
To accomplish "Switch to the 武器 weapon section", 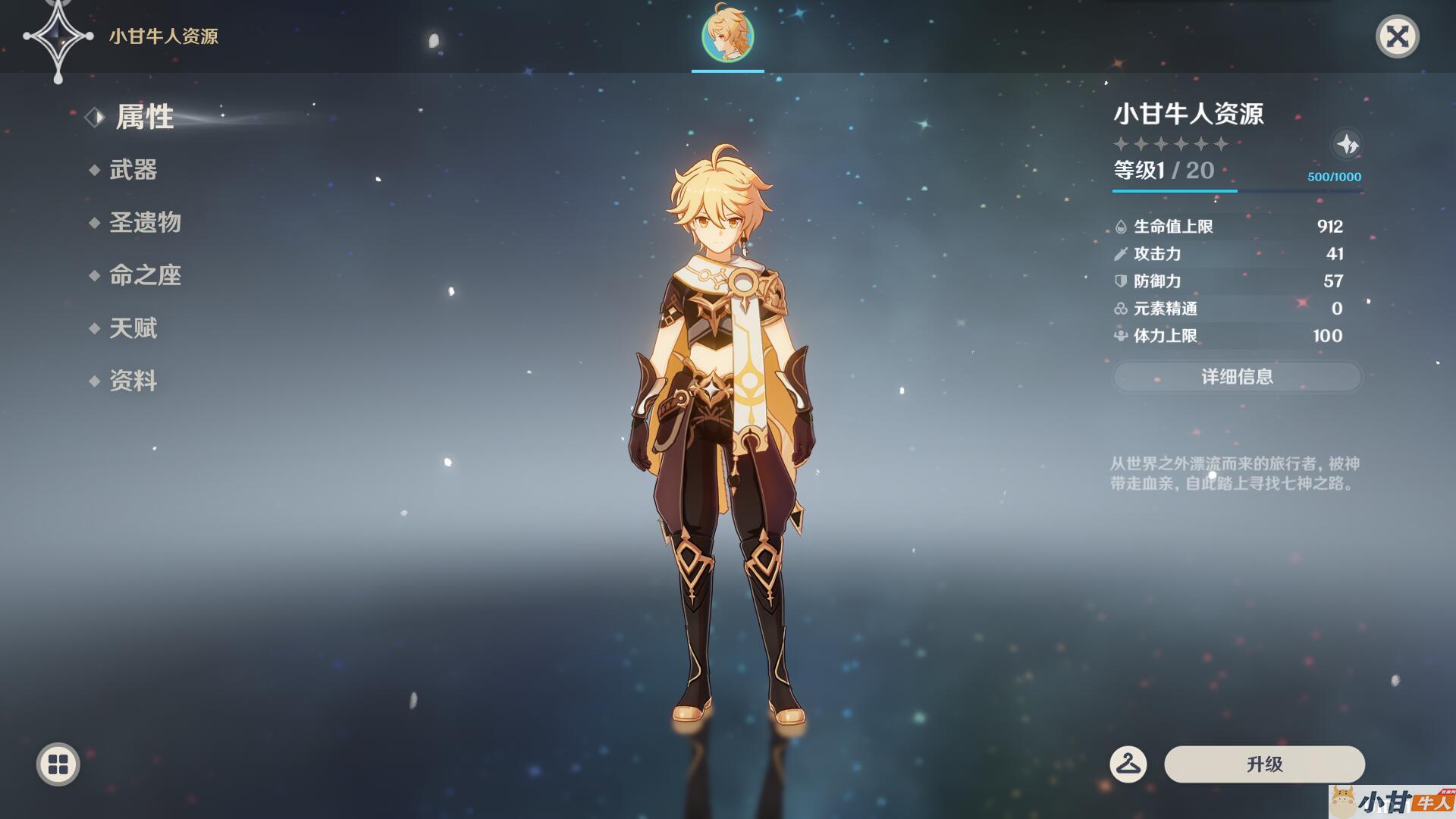I will point(133,170).
